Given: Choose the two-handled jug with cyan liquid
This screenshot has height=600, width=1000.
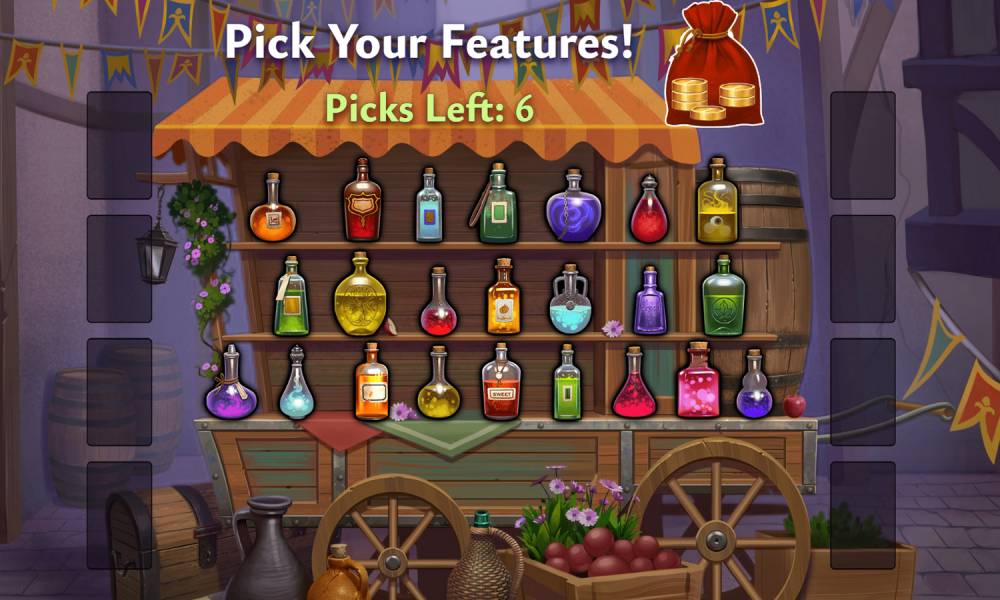Looking at the screenshot, I should click(571, 301).
